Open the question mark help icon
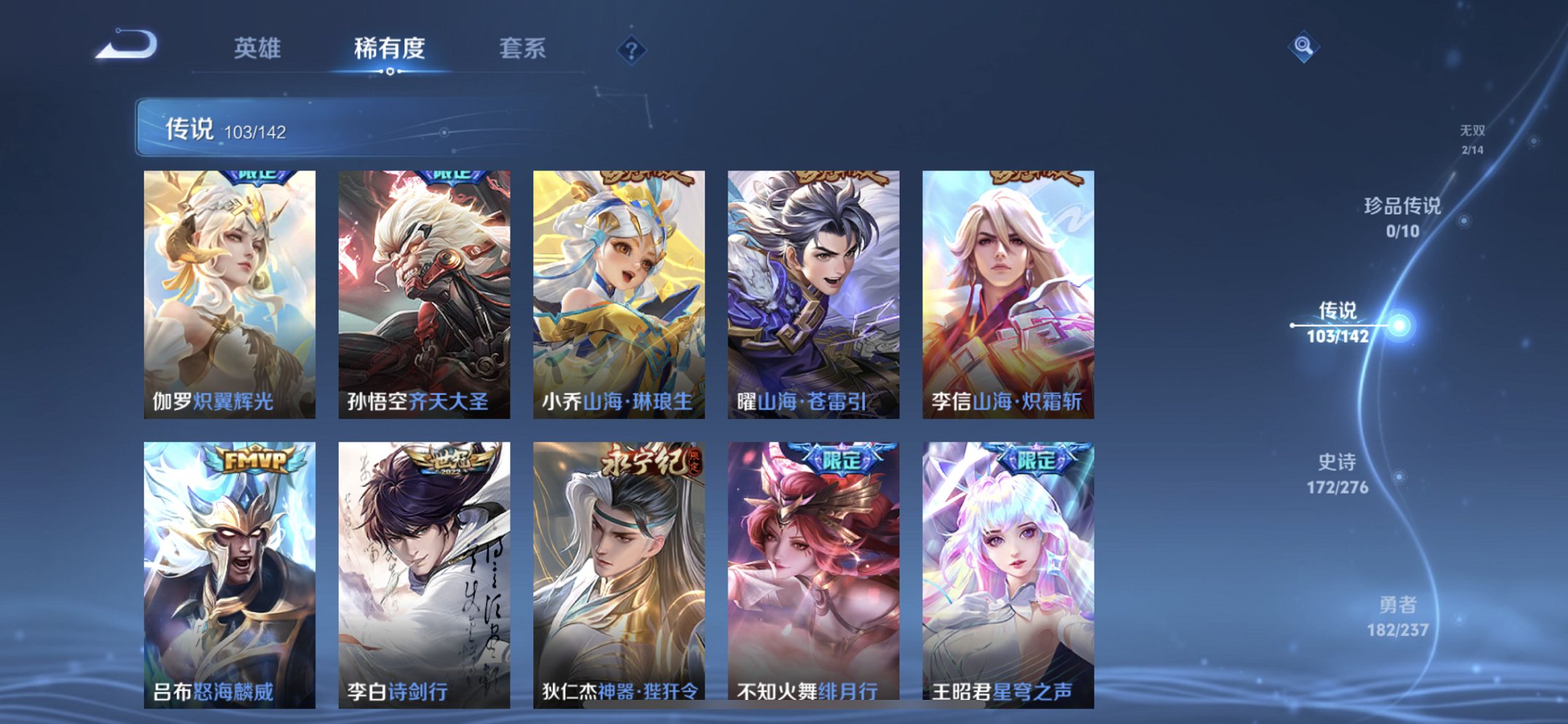Screen dimensions: 1568x724 coord(631,48)
